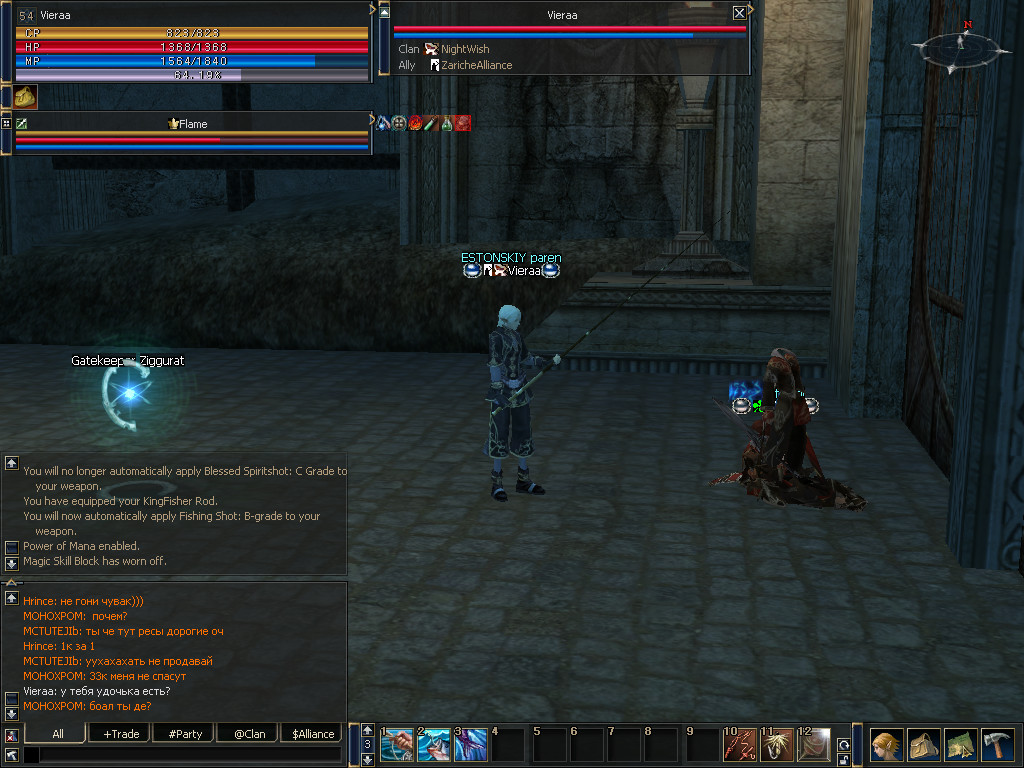Use the skill in hotbar slot 1

coord(397,745)
